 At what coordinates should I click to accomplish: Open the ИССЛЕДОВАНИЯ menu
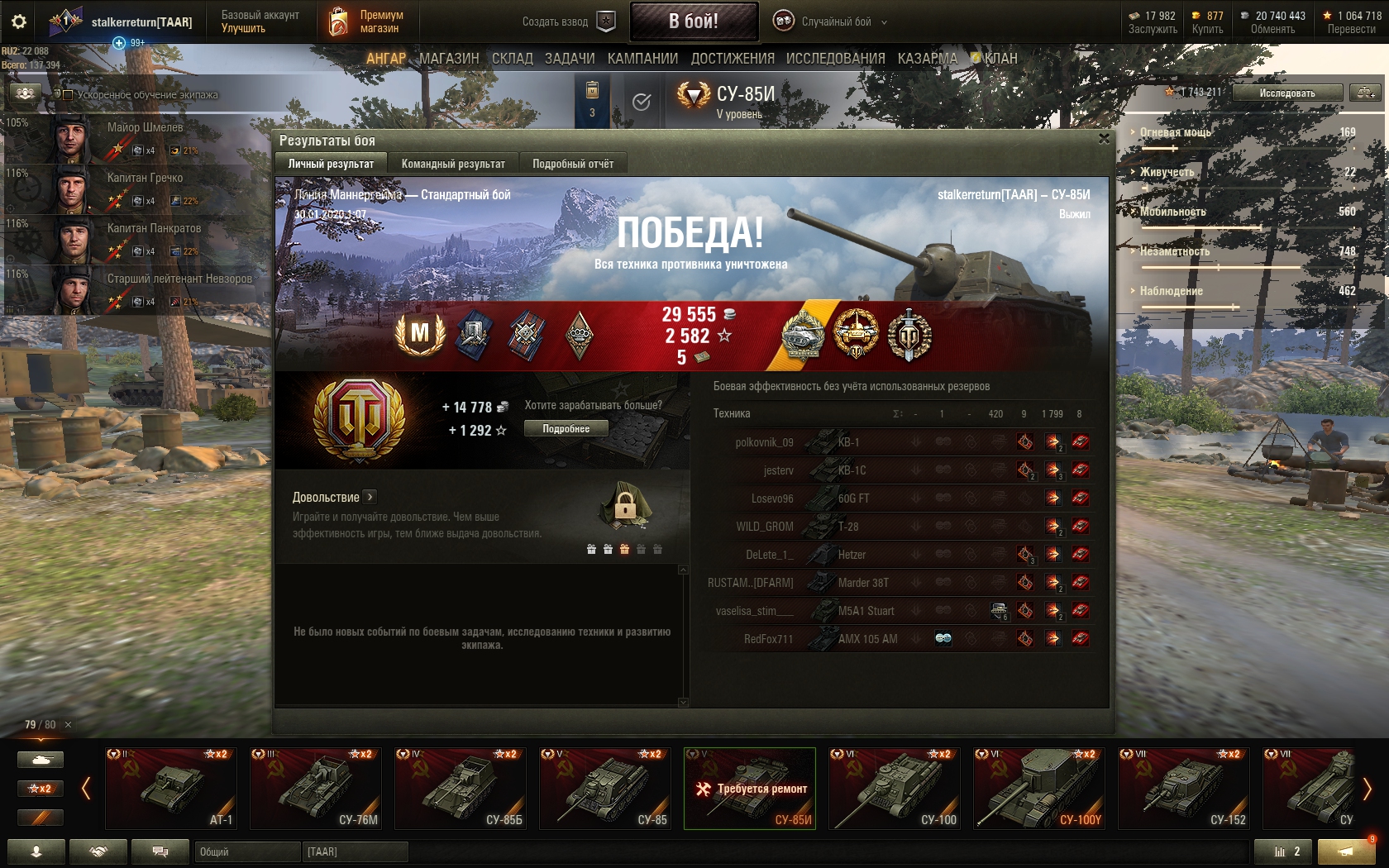pyautogui.click(x=835, y=59)
